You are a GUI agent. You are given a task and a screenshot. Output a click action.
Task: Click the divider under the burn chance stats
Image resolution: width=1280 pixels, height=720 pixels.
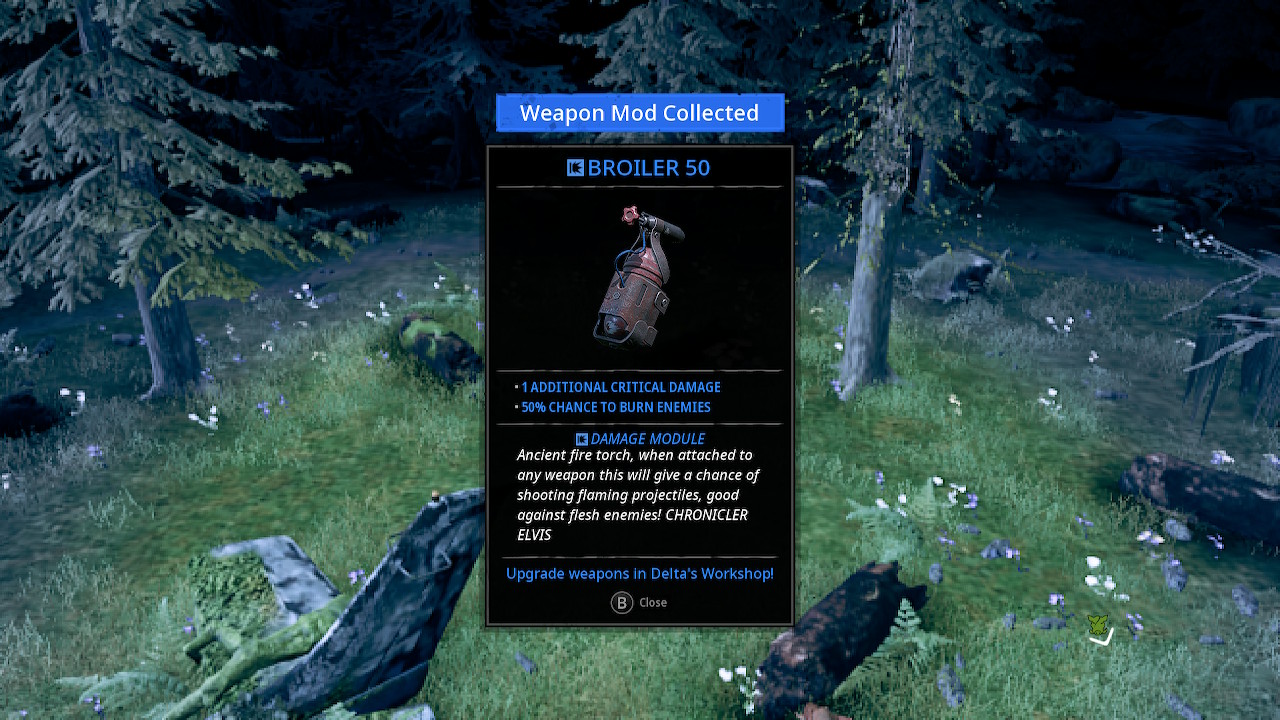[640, 421]
